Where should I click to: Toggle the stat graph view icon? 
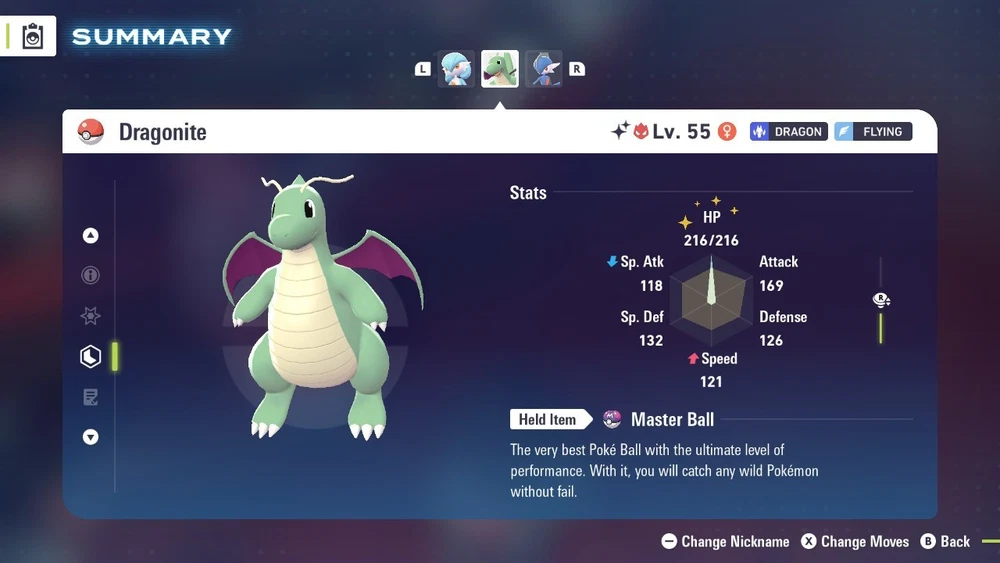point(881,300)
